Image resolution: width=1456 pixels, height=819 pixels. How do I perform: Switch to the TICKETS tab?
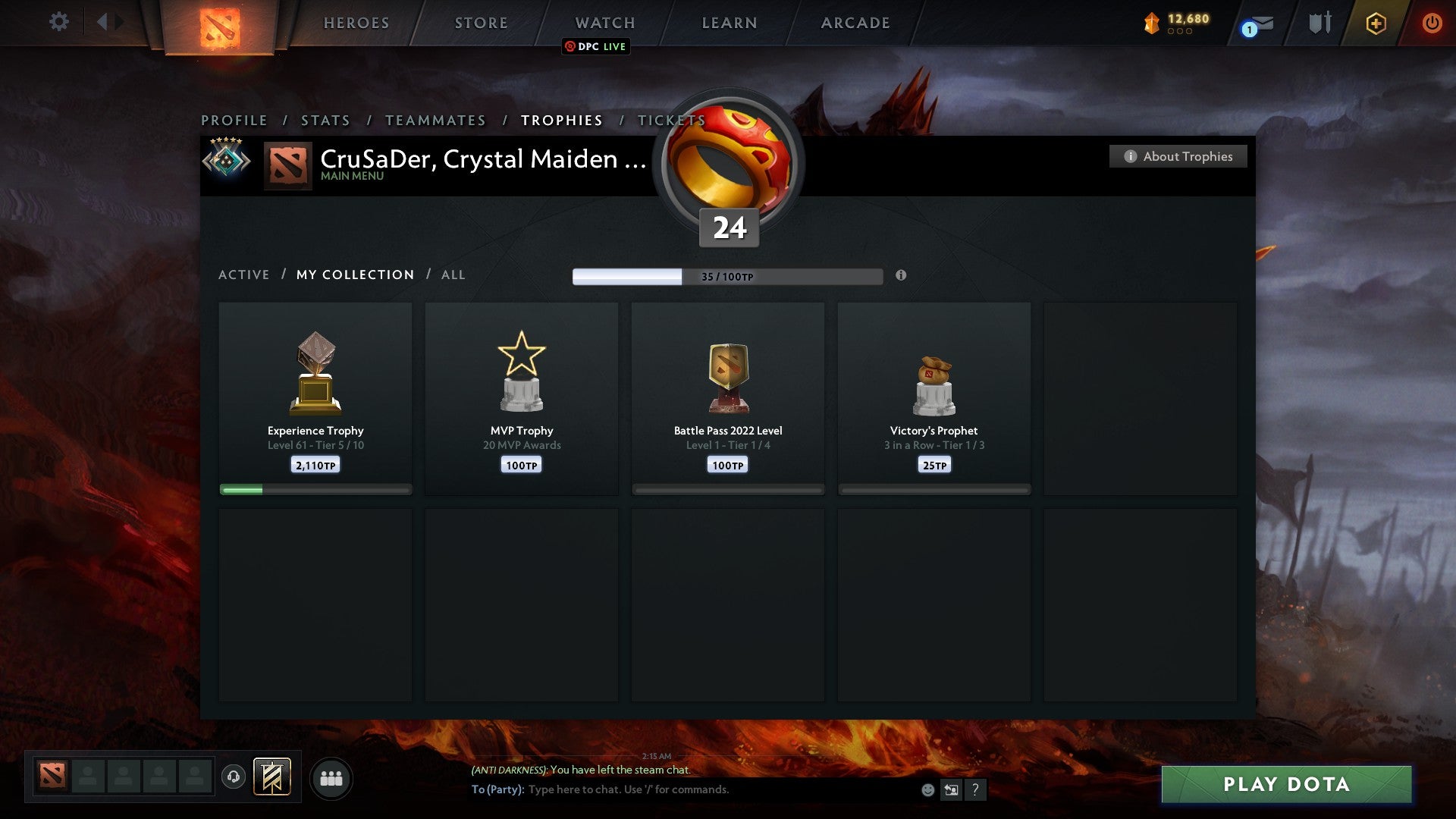pyautogui.click(x=672, y=120)
